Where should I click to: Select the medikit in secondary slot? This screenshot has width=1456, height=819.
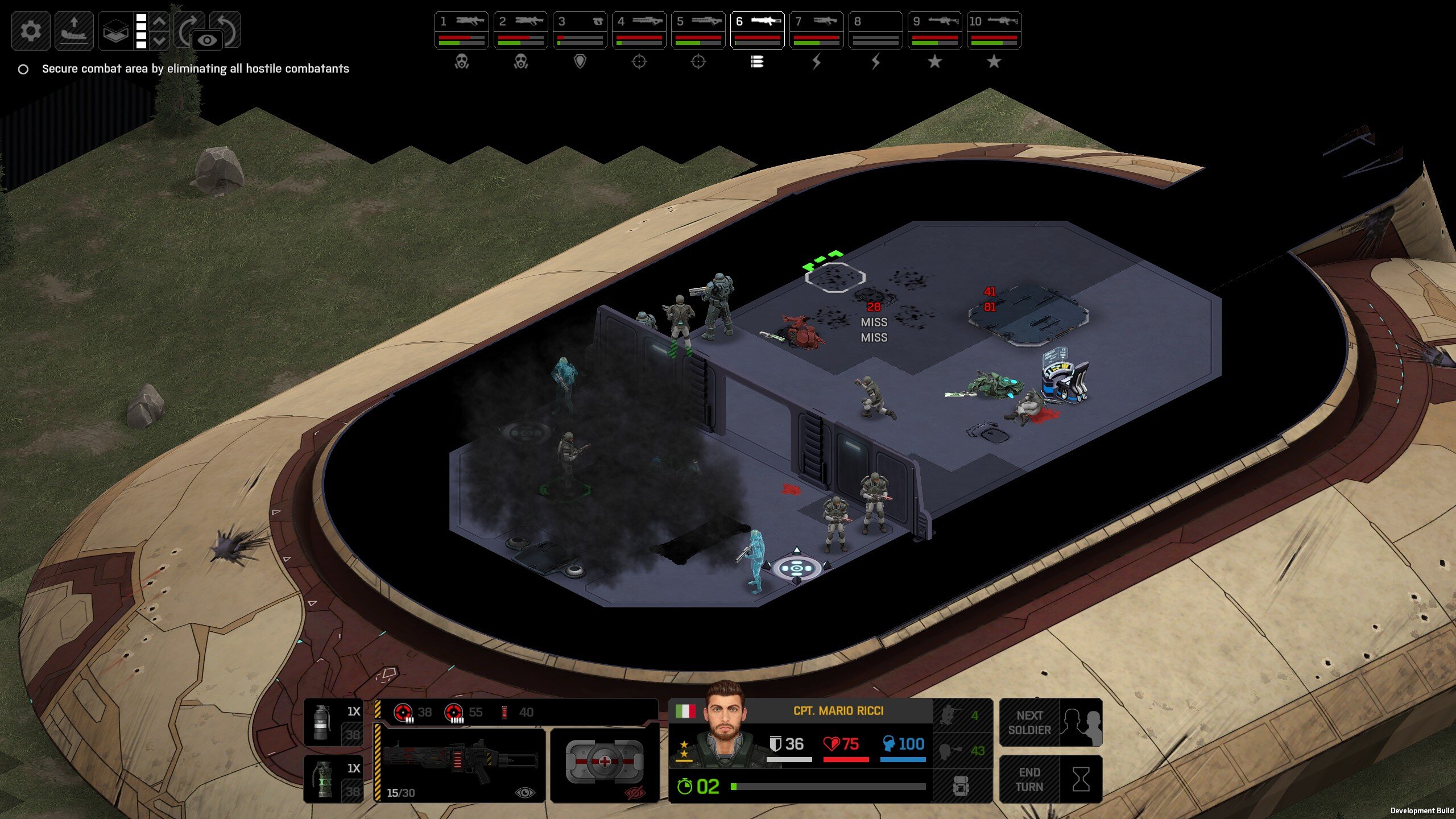(605, 761)
